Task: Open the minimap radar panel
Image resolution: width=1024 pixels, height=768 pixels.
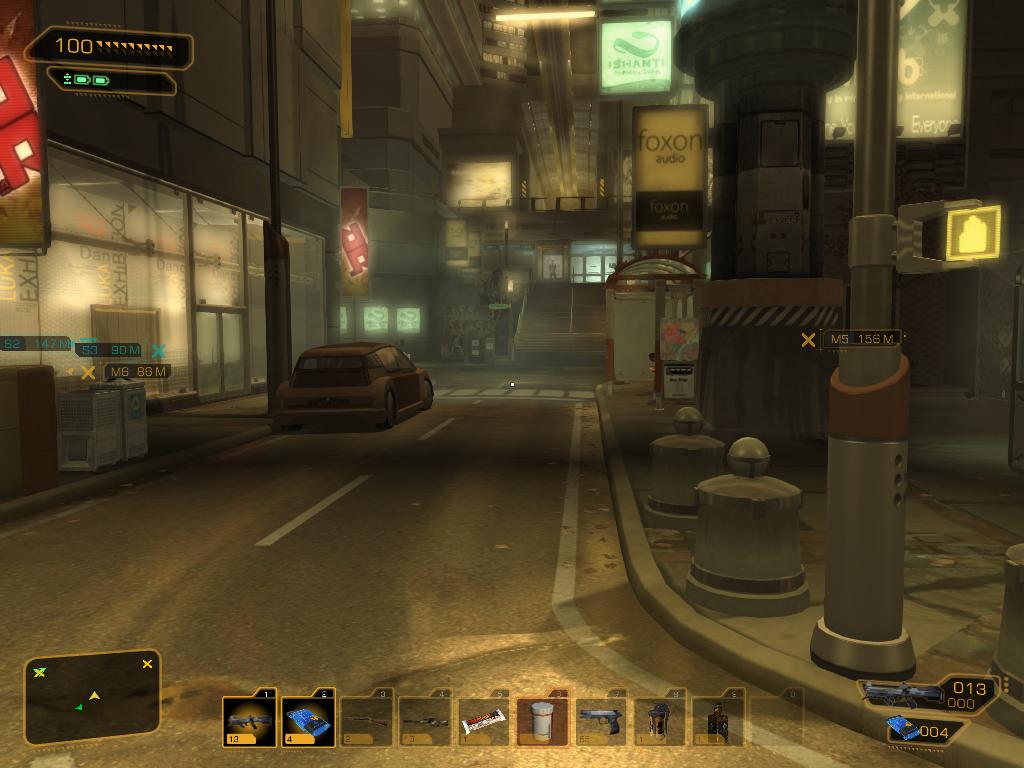Action: click(x=92, y=697)
